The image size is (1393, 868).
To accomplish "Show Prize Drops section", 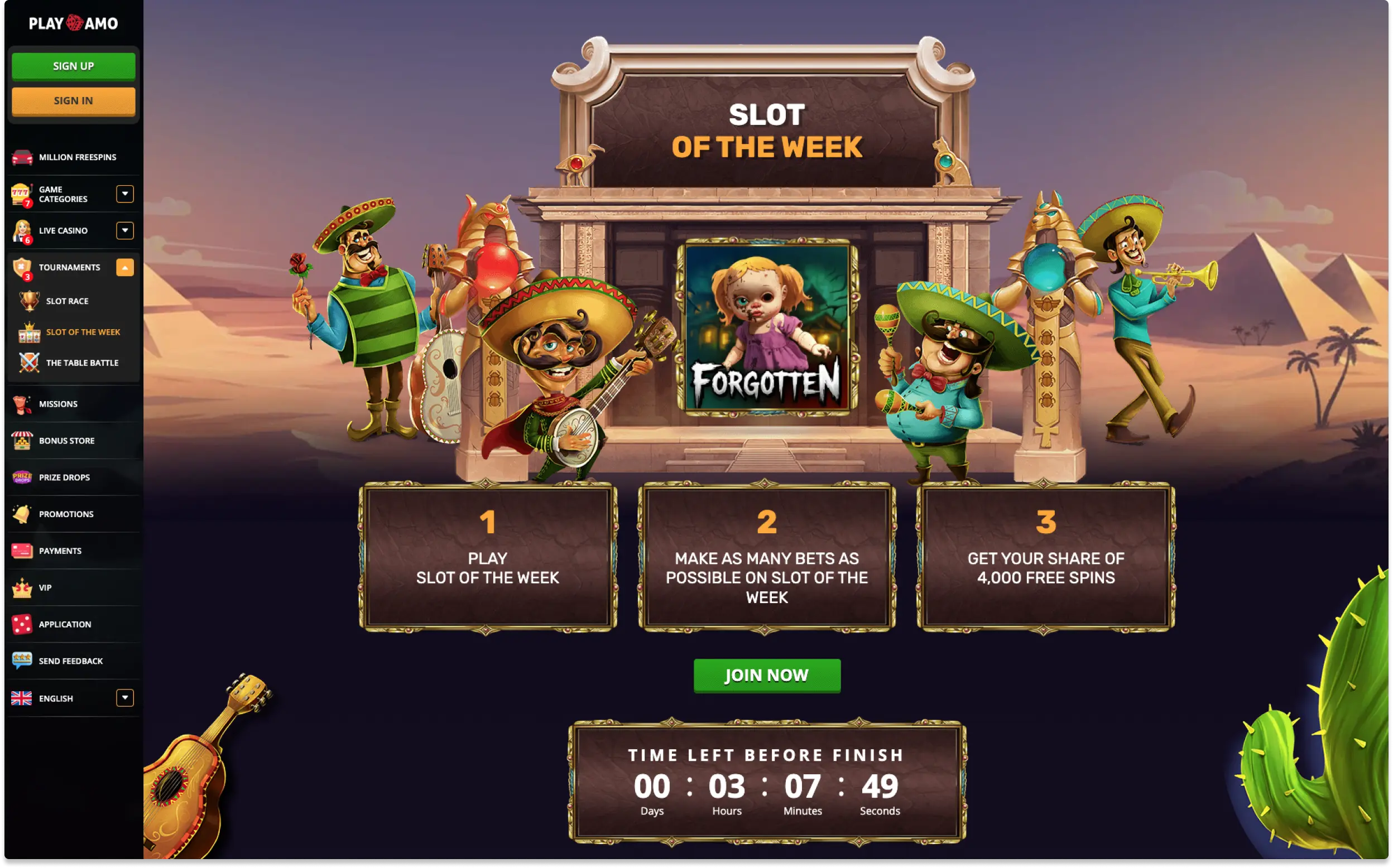I will (x=64, y=478).
